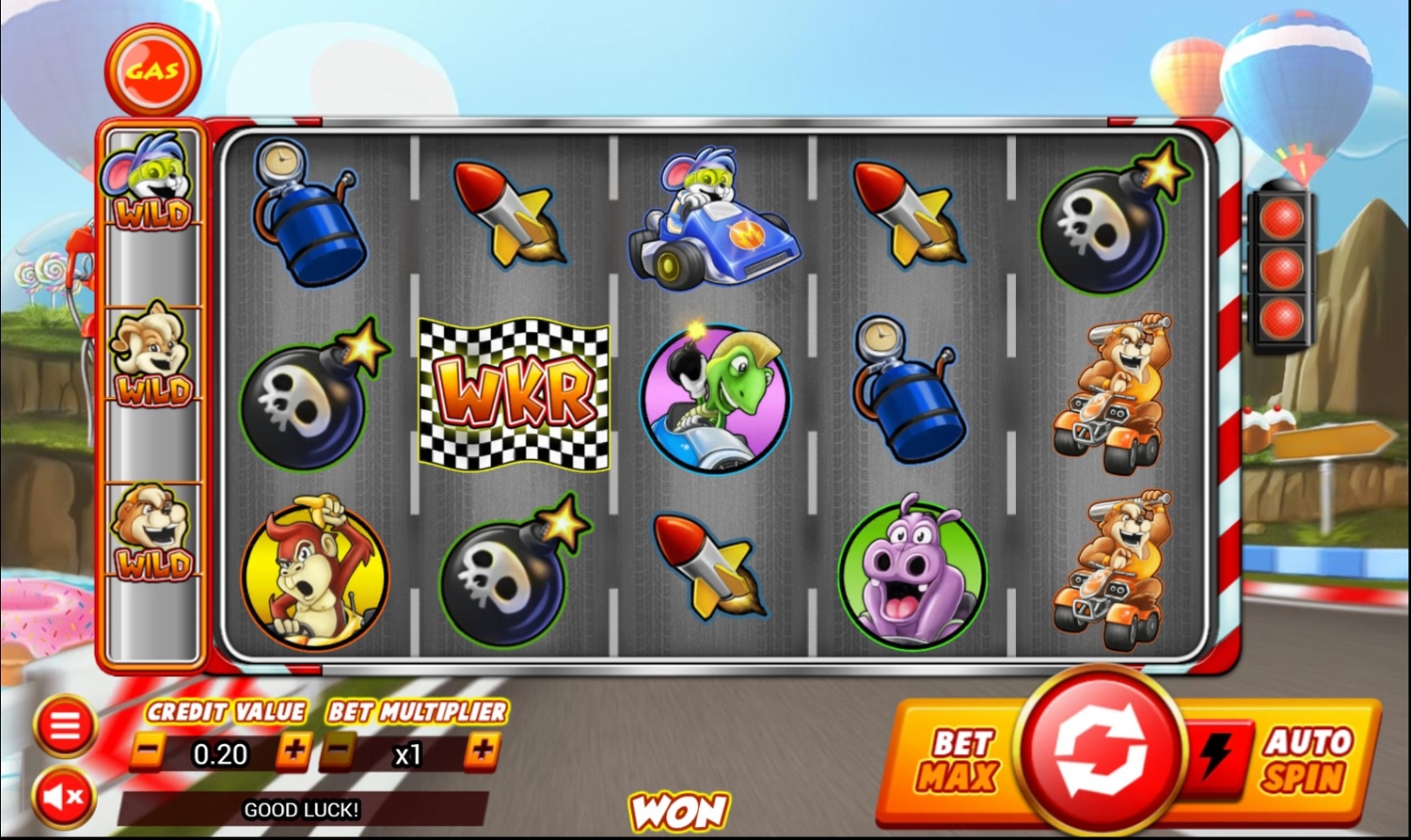Toggle the lightning bolt turbo button
Screen dimensions: 1411x840
[1216, 754]
